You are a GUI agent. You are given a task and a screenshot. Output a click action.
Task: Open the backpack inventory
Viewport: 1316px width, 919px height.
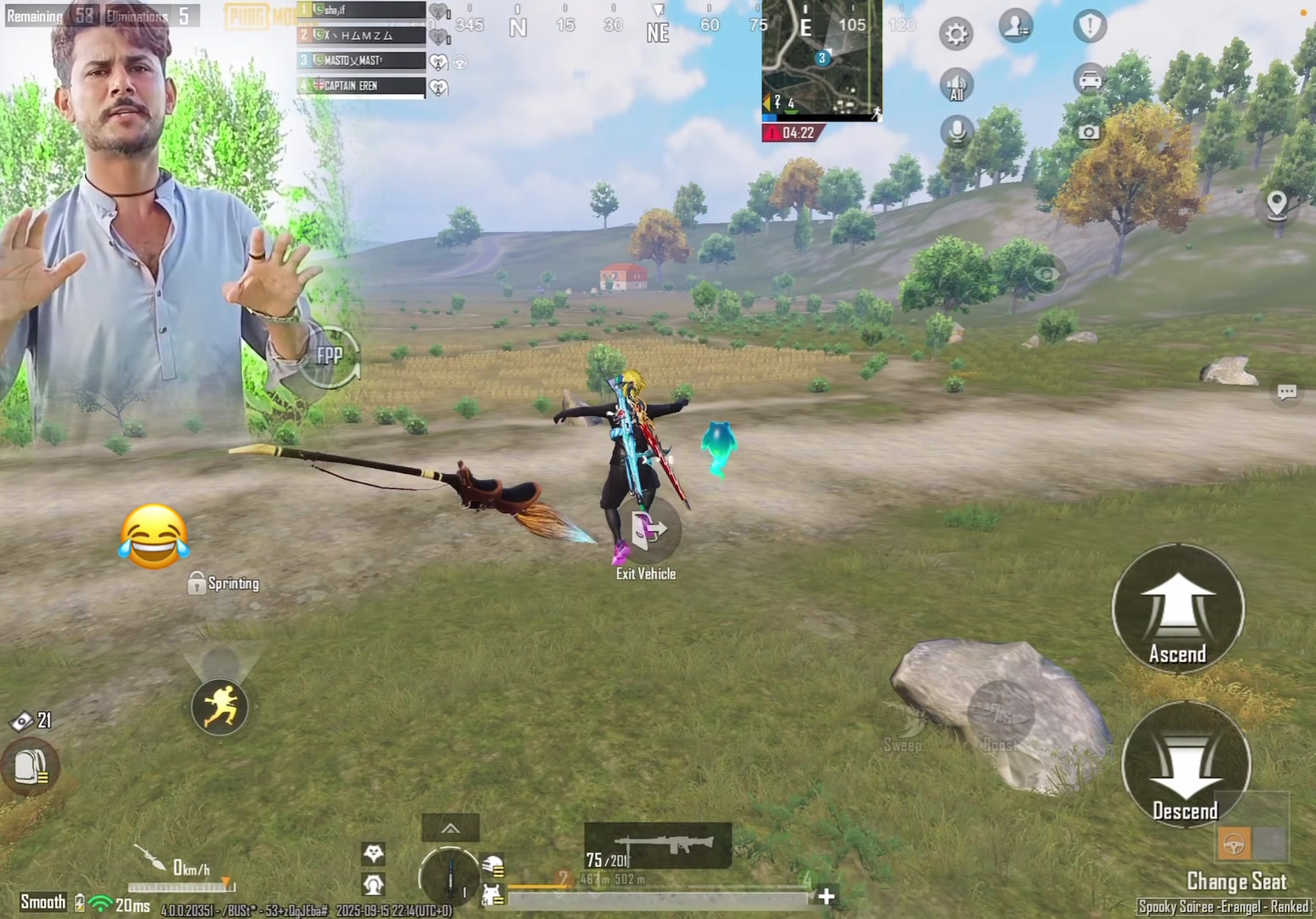click(x=31, y=766)
